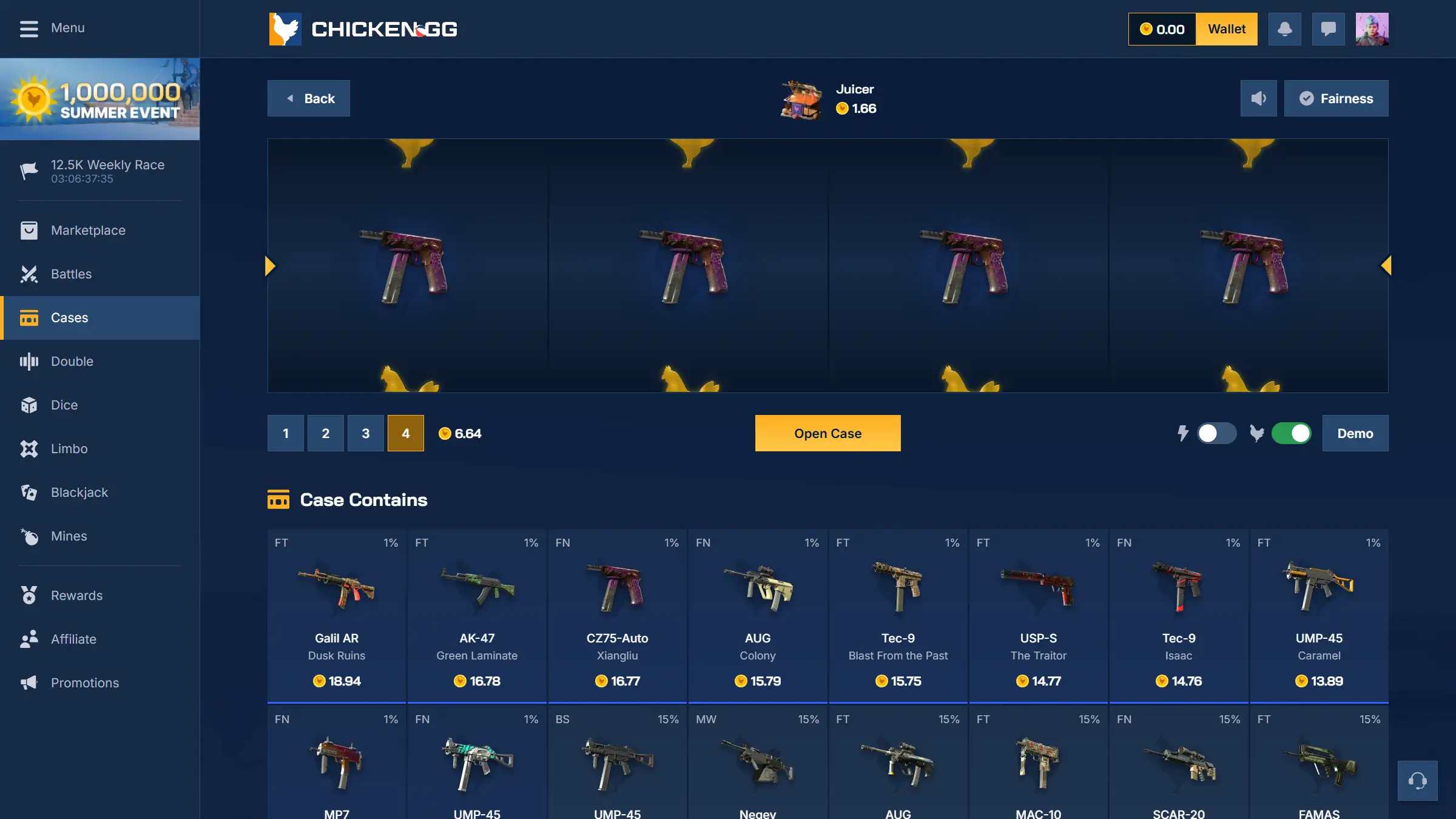Image resolution: width=1456 pixels, height=819 pixels.
Task: Open Promotions in the sidebar
Action: click(84, 682)
